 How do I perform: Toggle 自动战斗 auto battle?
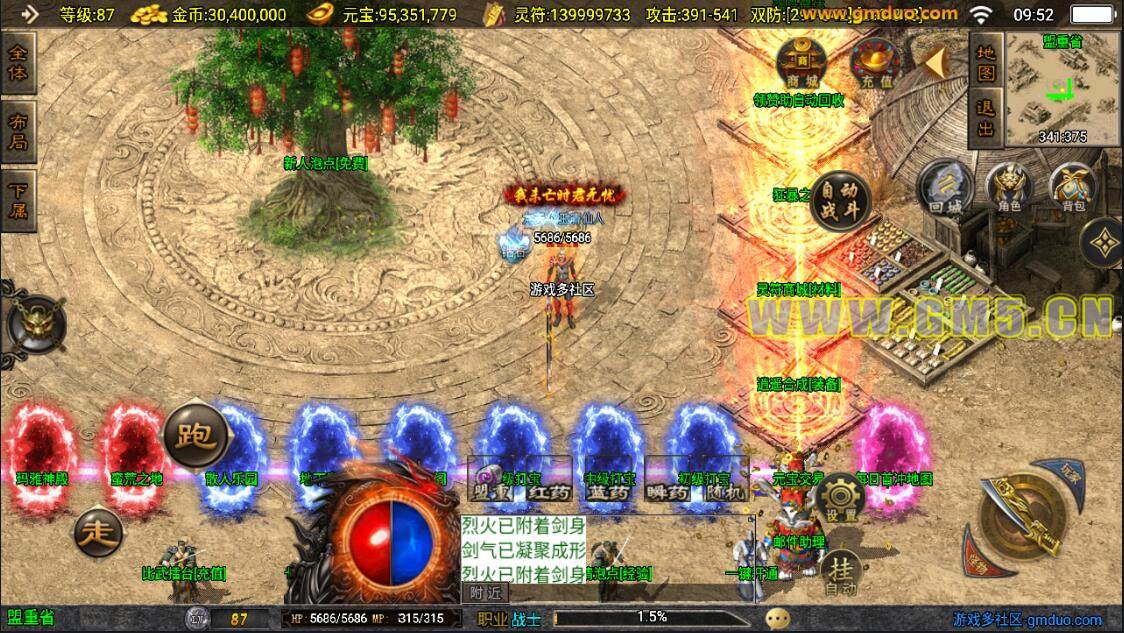coord(839,200)
